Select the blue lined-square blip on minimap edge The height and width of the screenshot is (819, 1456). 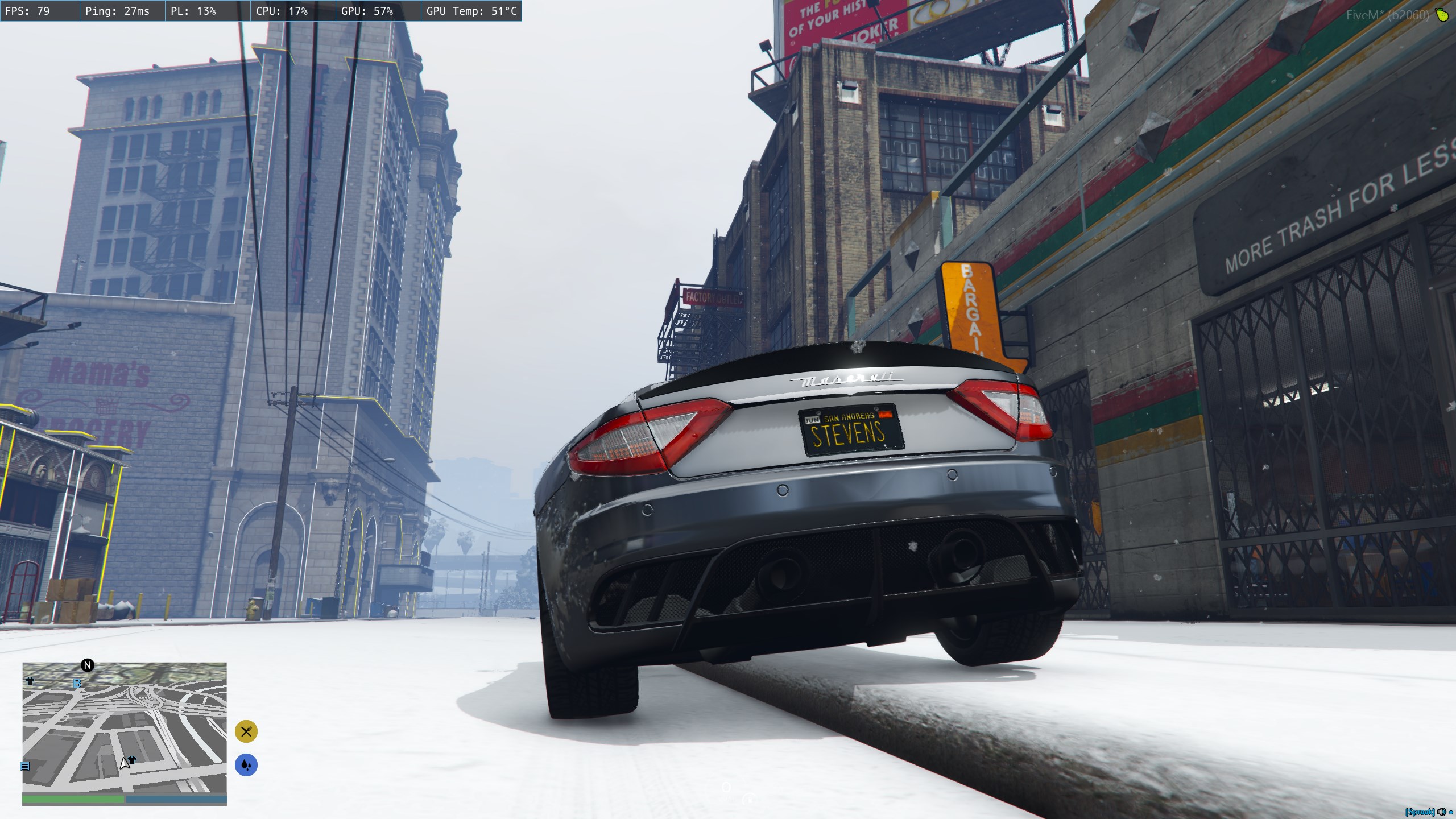click(24, 766)
